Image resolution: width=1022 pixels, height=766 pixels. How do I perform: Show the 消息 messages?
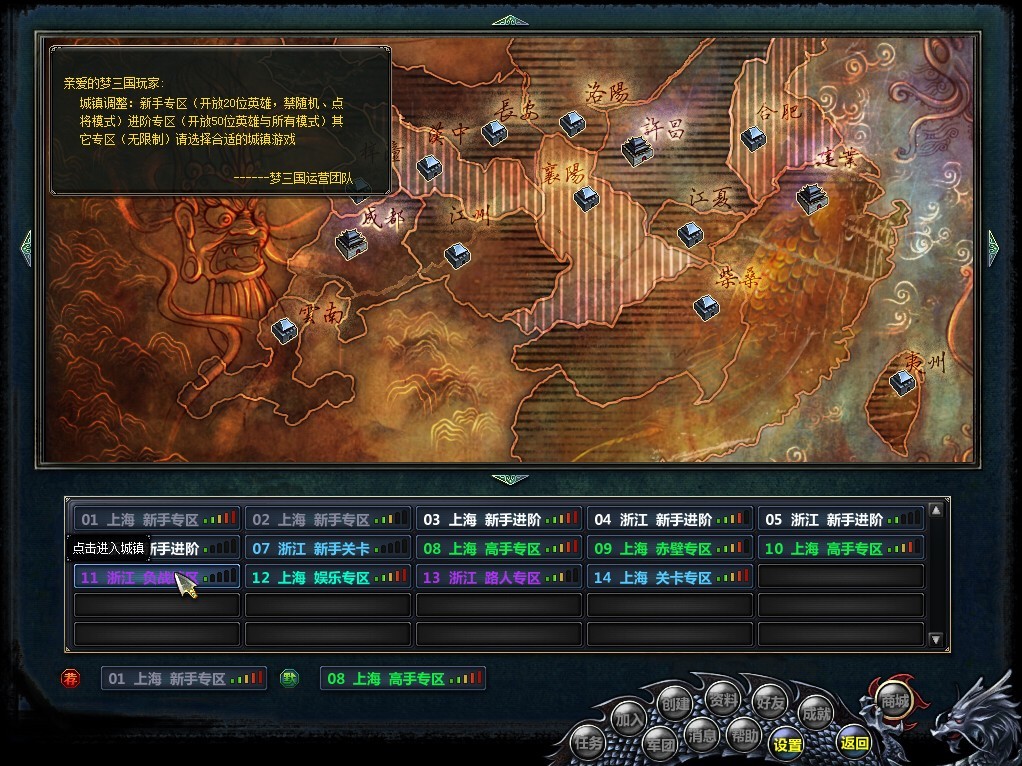point(702,736)
